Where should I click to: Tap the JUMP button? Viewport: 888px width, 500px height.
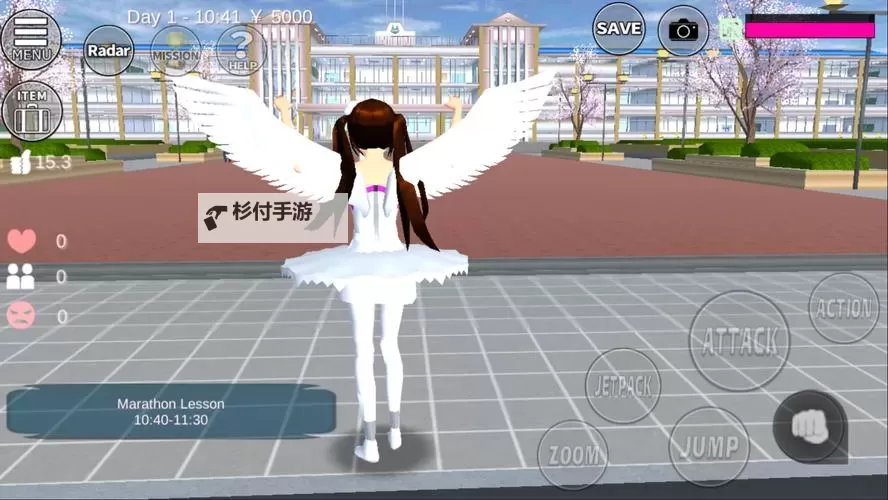point(709,446)
